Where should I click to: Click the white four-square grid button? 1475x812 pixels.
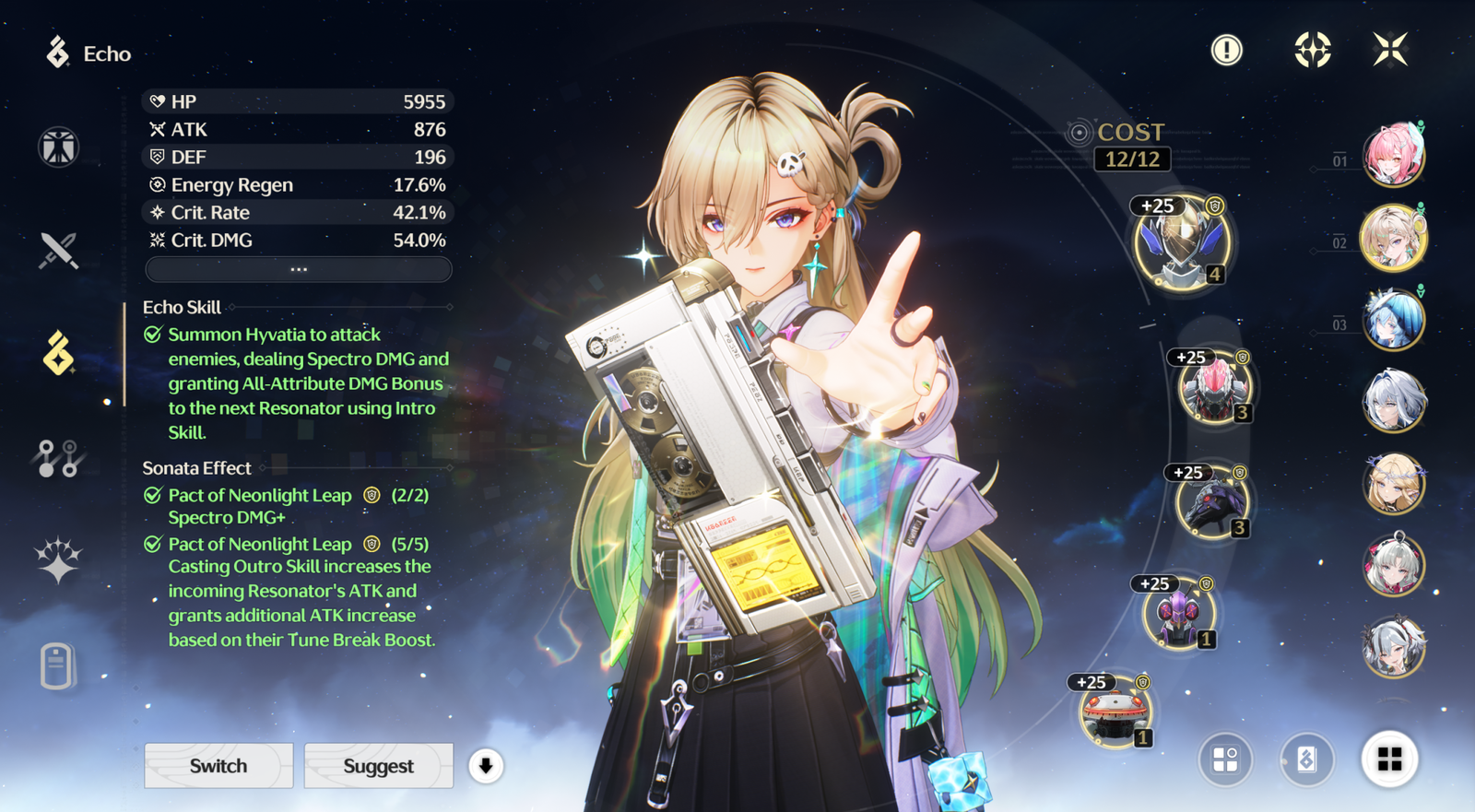(x=1389, y=759)
